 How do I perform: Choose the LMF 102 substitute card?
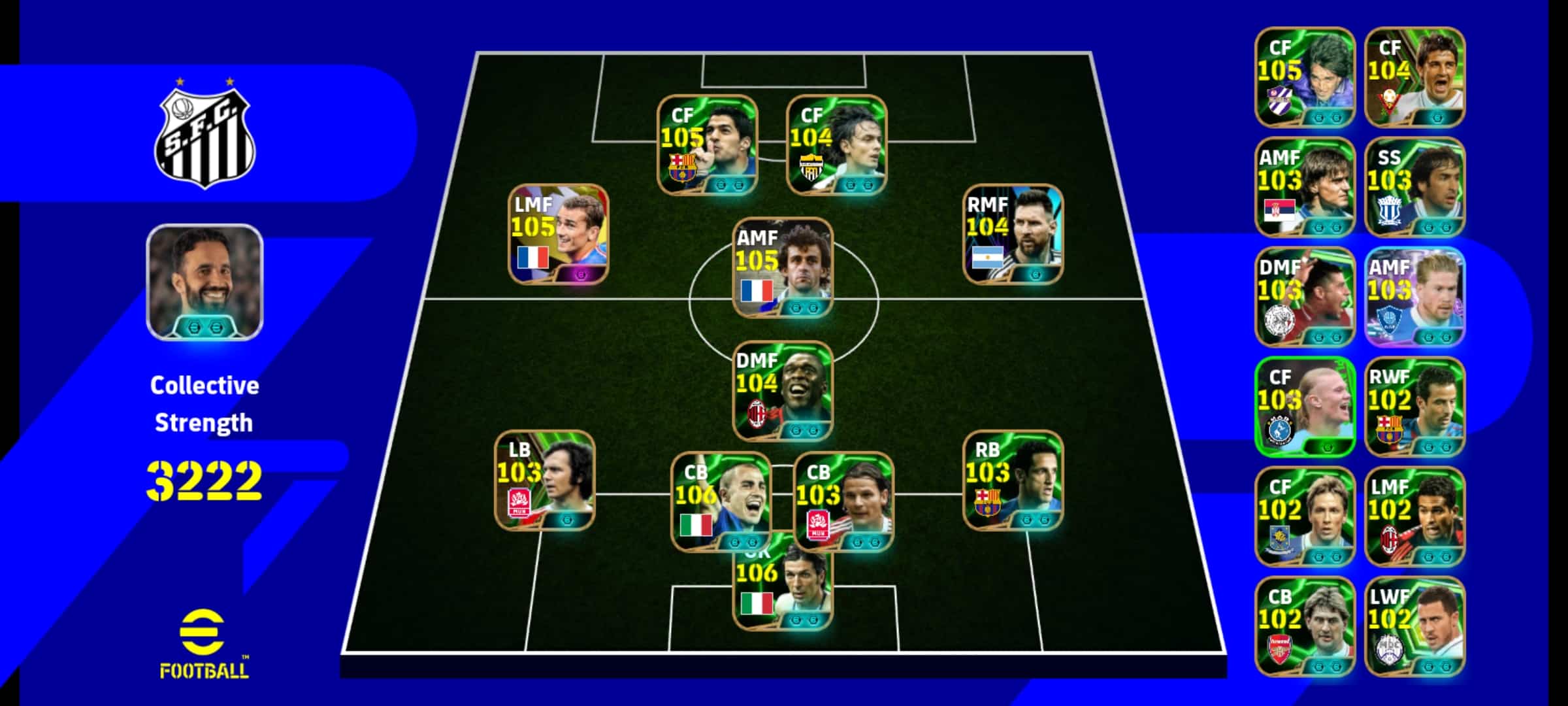coord(1414,516)
